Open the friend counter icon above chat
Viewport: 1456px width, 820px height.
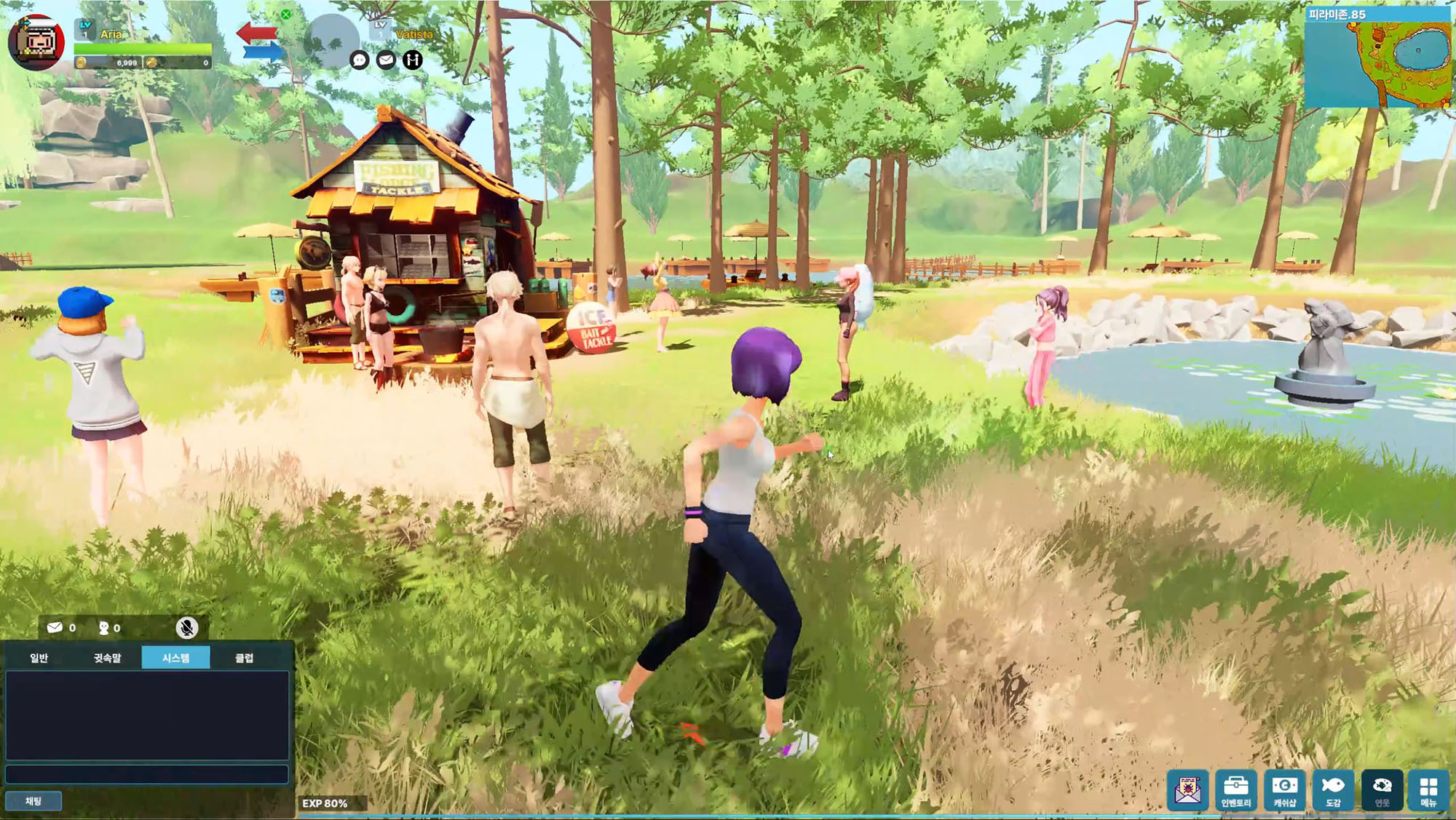(x=104, y=628)
